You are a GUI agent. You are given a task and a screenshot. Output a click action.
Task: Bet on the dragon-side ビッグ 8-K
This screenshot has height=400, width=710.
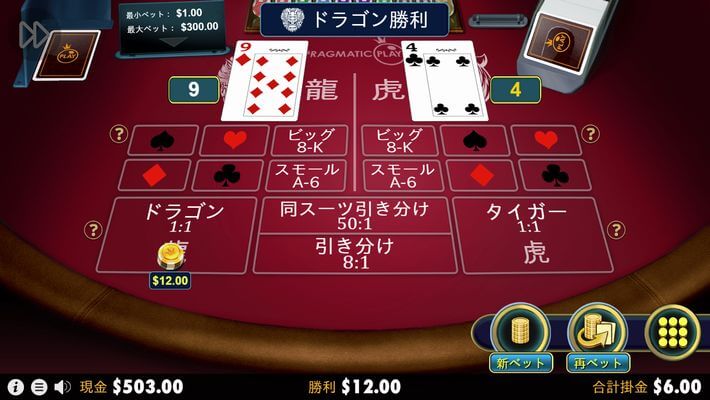point(310,141)
